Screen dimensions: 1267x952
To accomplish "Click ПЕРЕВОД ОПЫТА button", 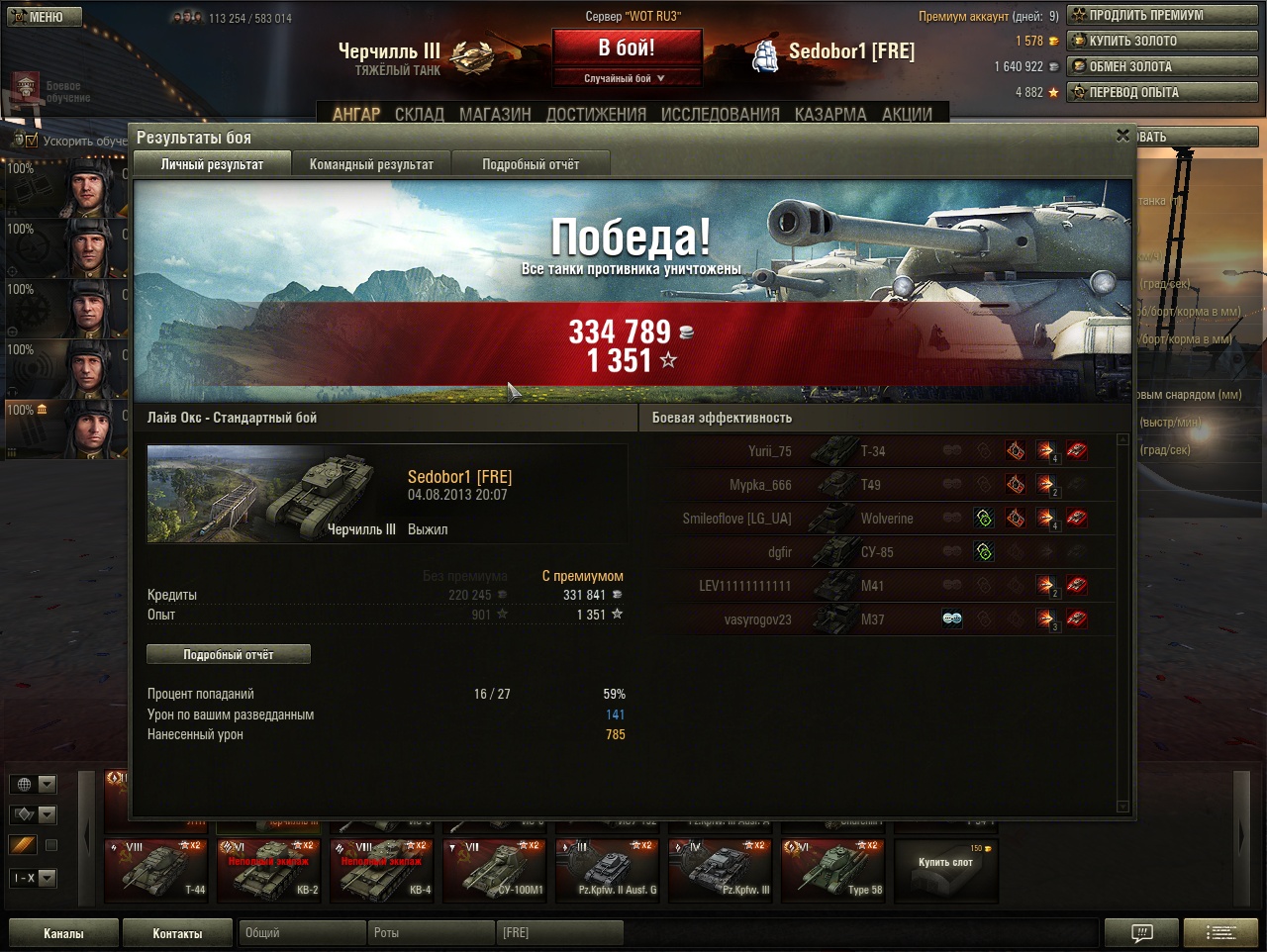I will 1162,92.
